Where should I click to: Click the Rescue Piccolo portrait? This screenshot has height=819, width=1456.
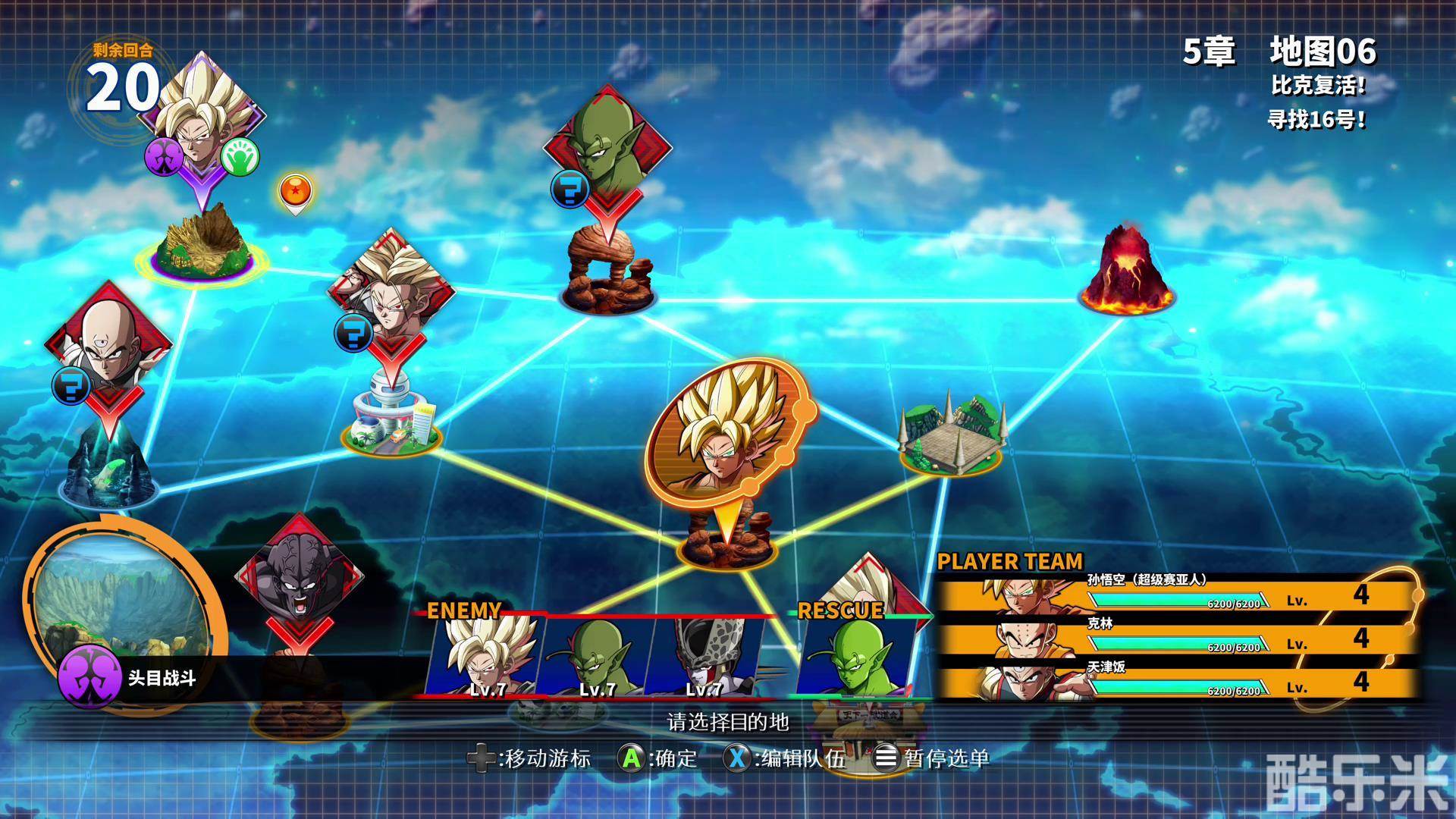(x=855, y=656)
